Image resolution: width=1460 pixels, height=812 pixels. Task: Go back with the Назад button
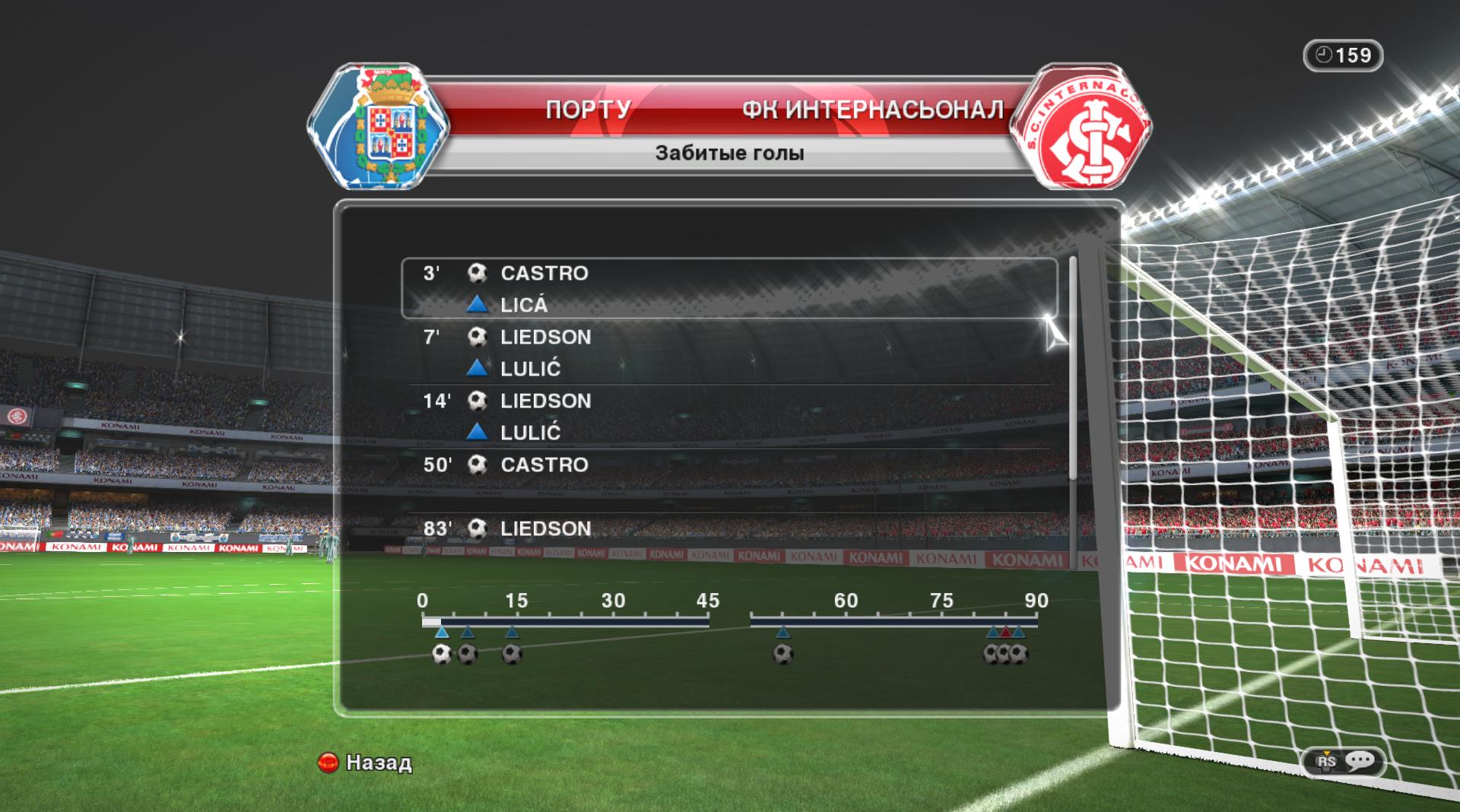(366, 763)
